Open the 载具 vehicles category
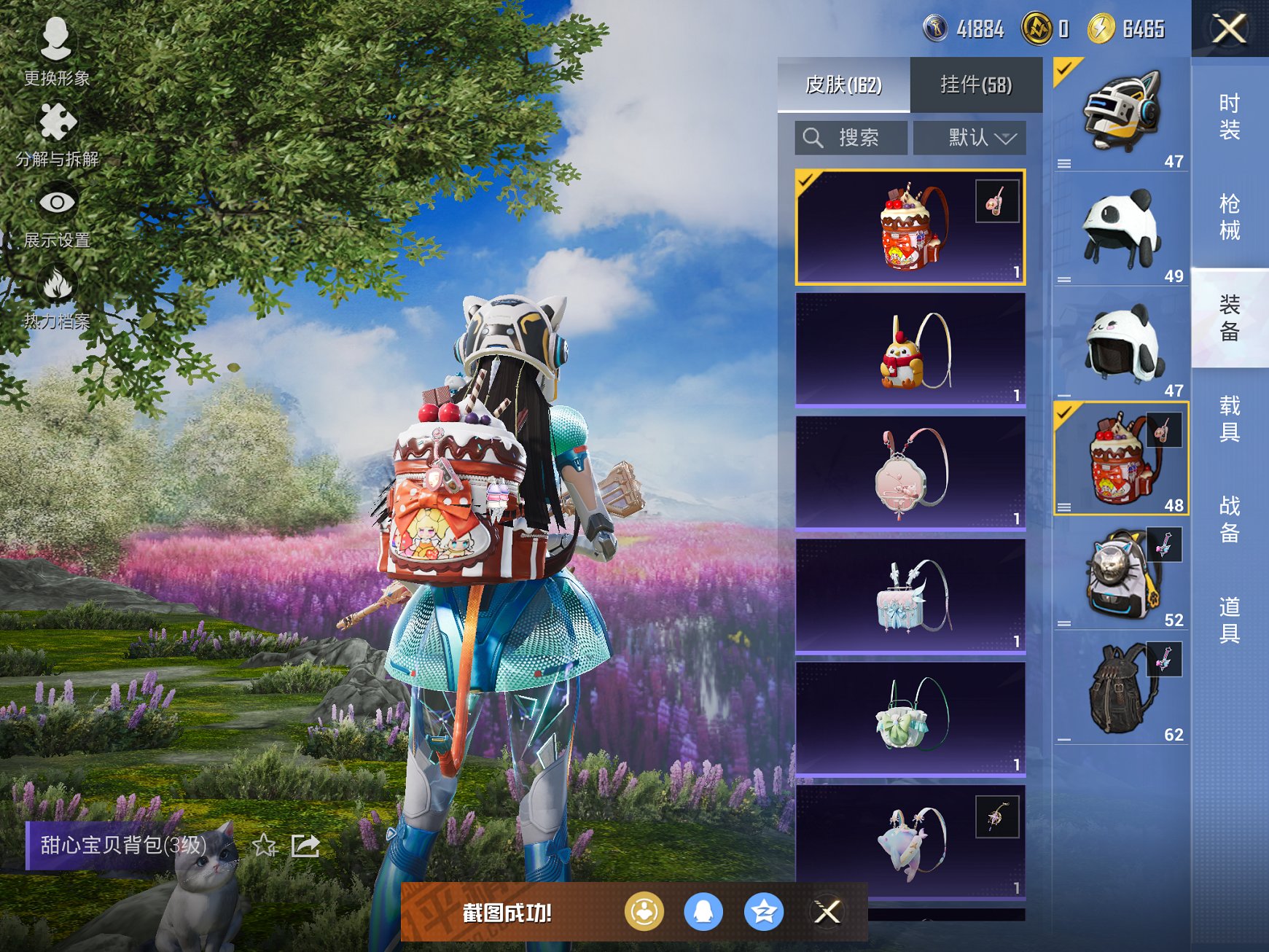 [1230, 418]
